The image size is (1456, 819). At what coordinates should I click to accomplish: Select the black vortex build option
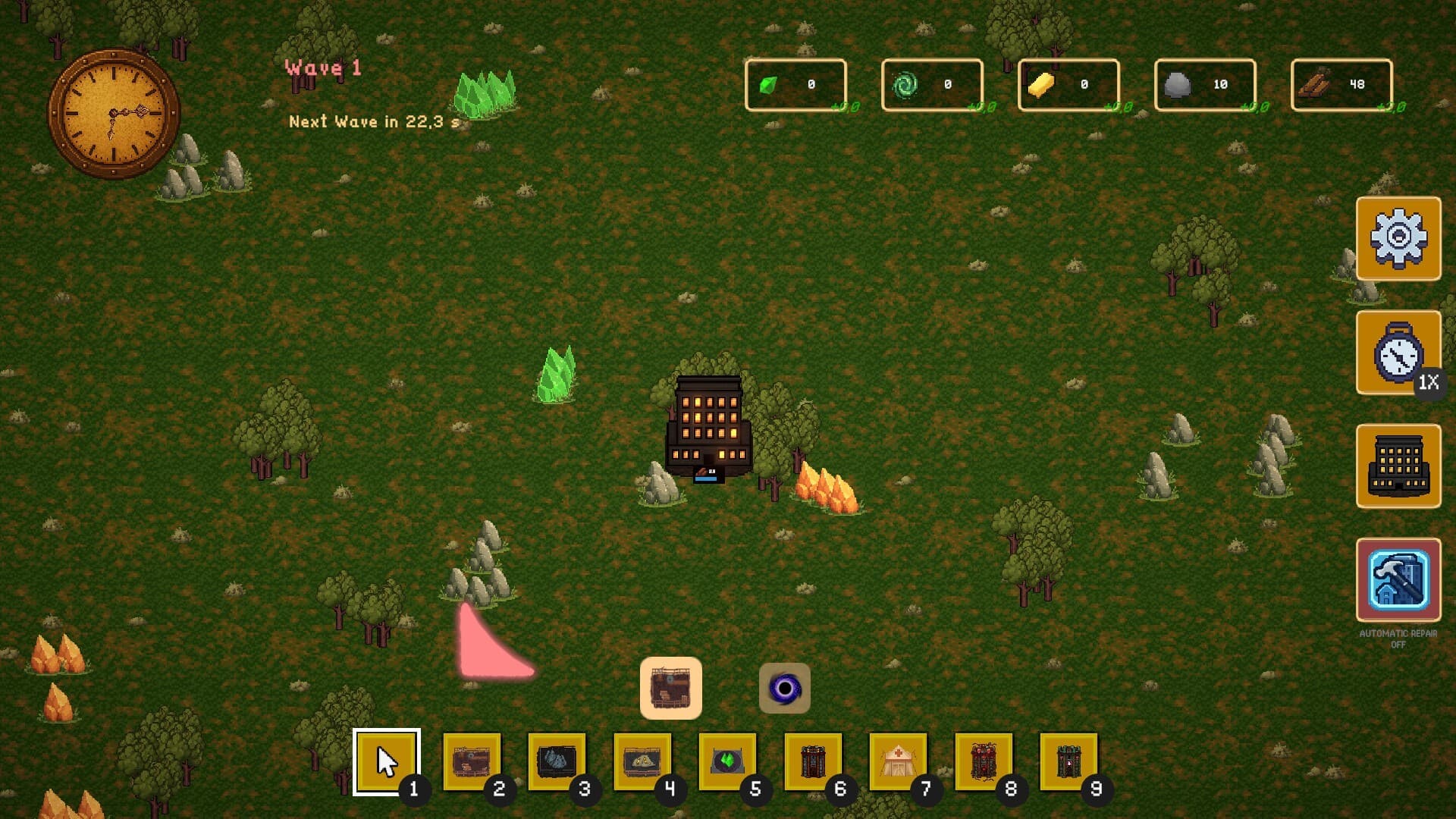[x=784, y=687]
